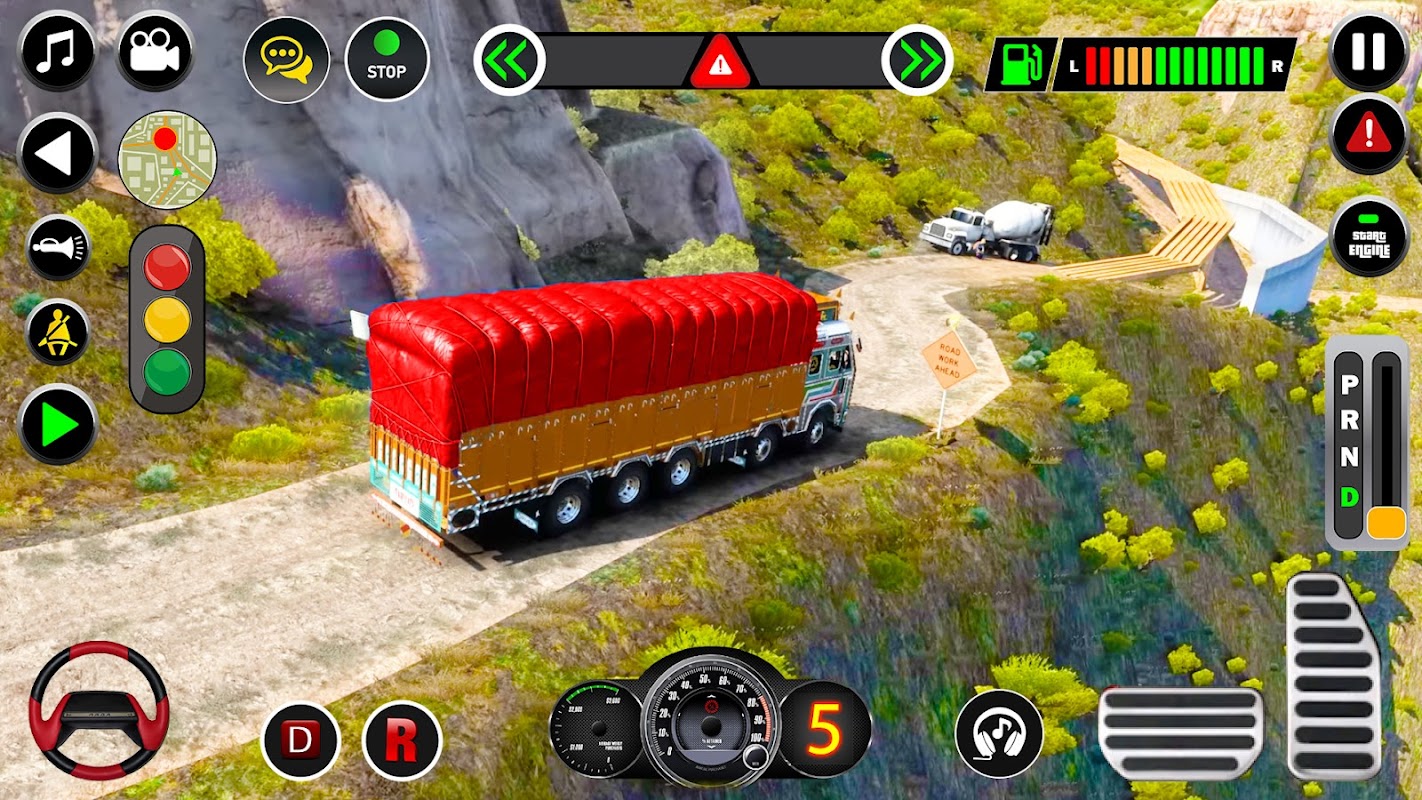Honk the horn button
This screenshot has height=800, width=1422.
pos(57,247)
